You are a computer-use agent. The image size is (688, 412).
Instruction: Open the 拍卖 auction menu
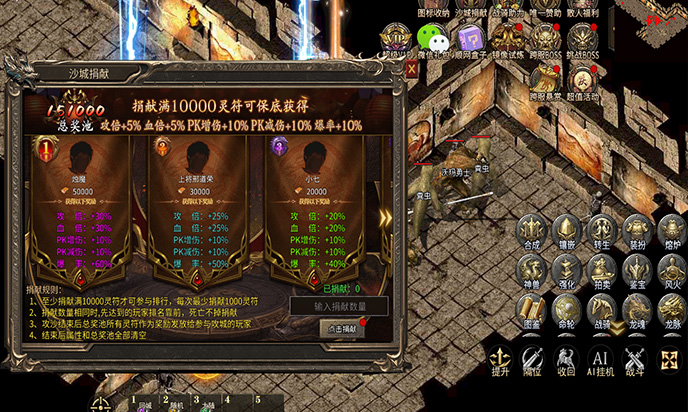coord(601,270)
